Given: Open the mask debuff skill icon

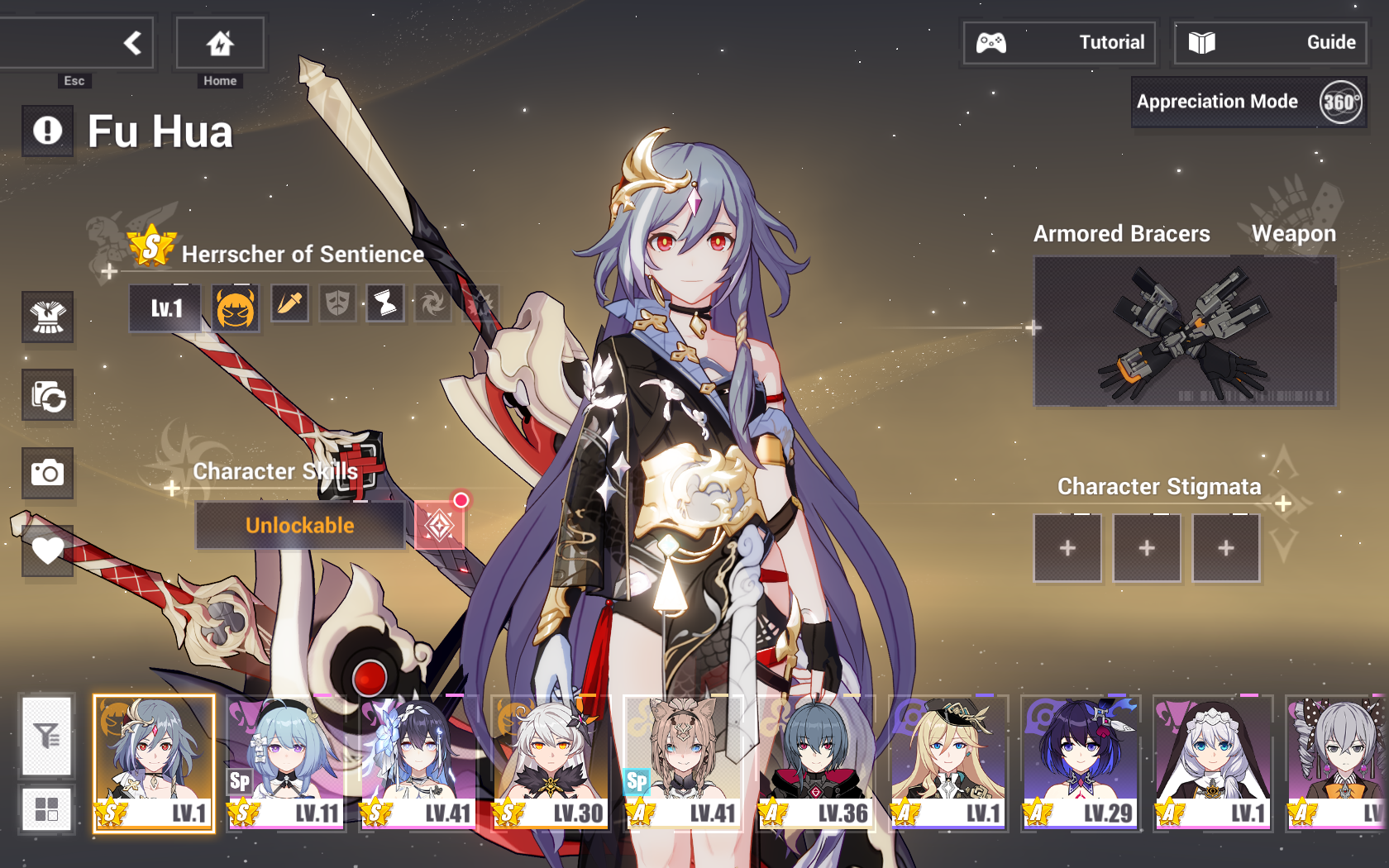Looking at the screenshot, I should click(x=337, y=303).
